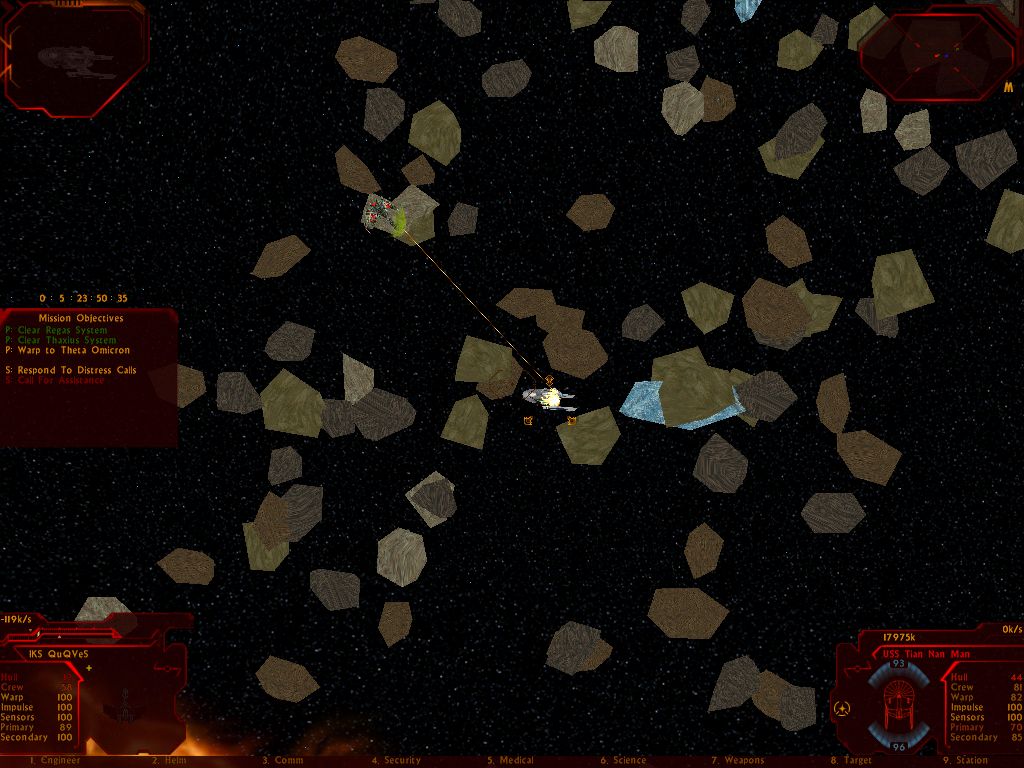Click the circular emblem beside target shields
This screenshot has height=768, width=1024.
842,709
